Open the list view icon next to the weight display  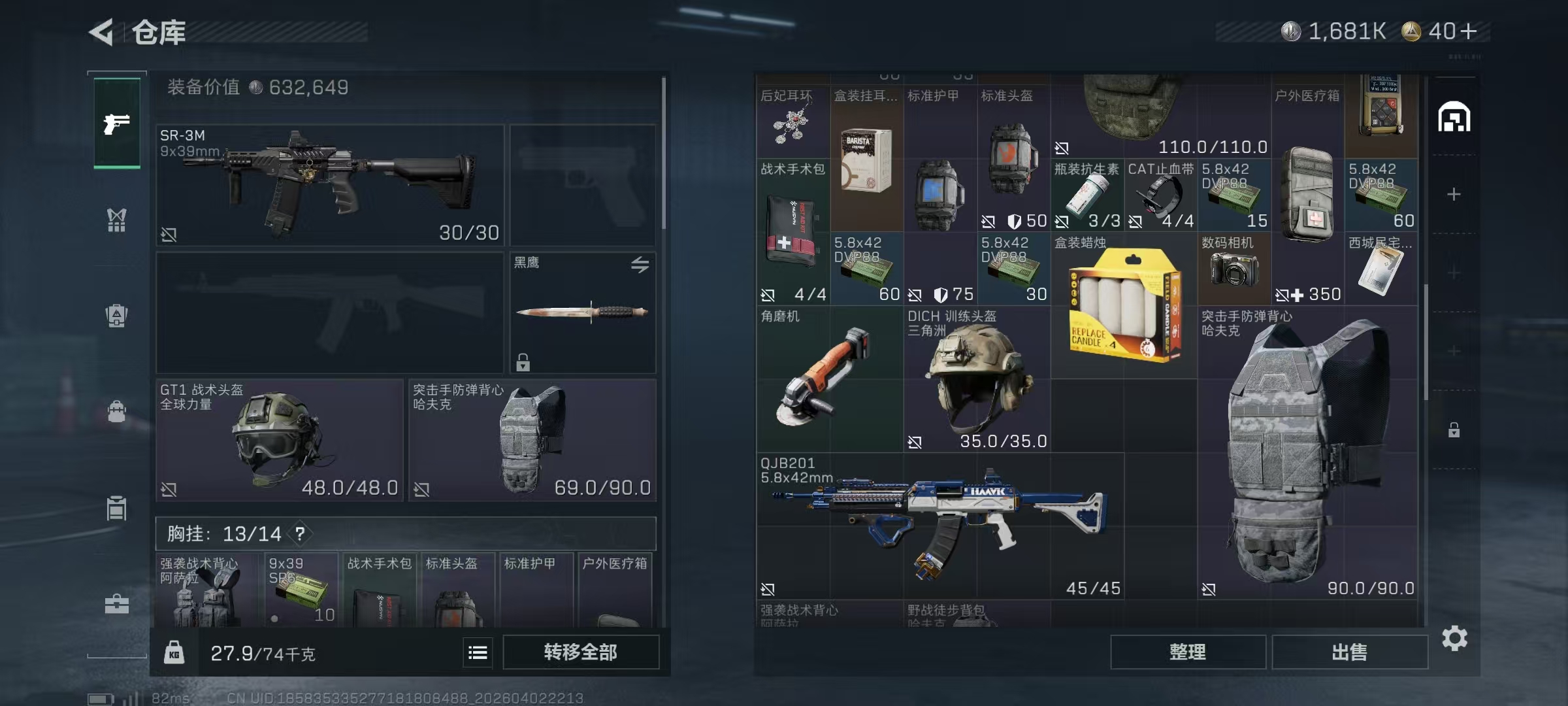478,653
